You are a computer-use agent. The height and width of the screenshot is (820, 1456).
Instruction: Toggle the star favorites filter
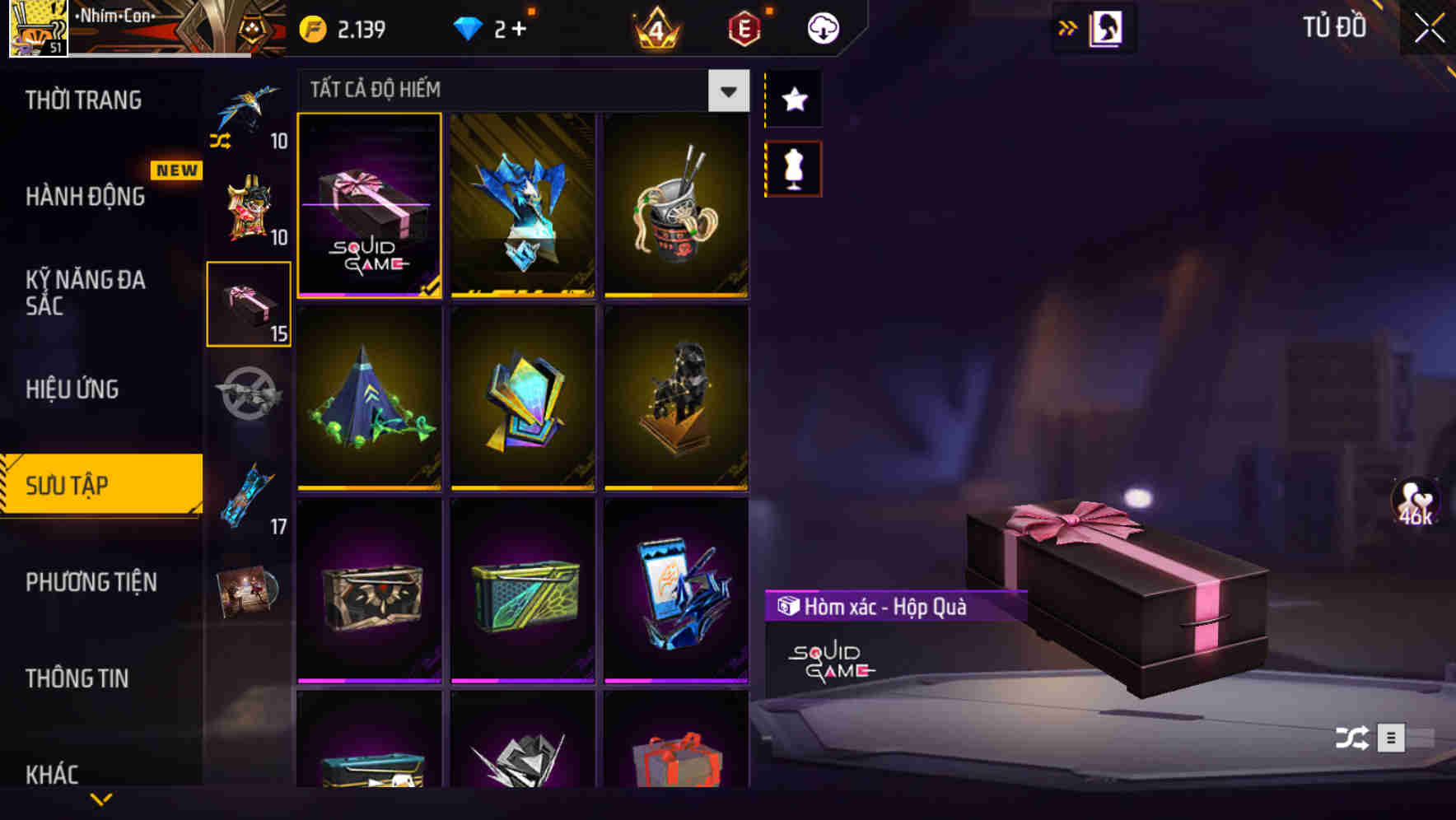(791, 99)
